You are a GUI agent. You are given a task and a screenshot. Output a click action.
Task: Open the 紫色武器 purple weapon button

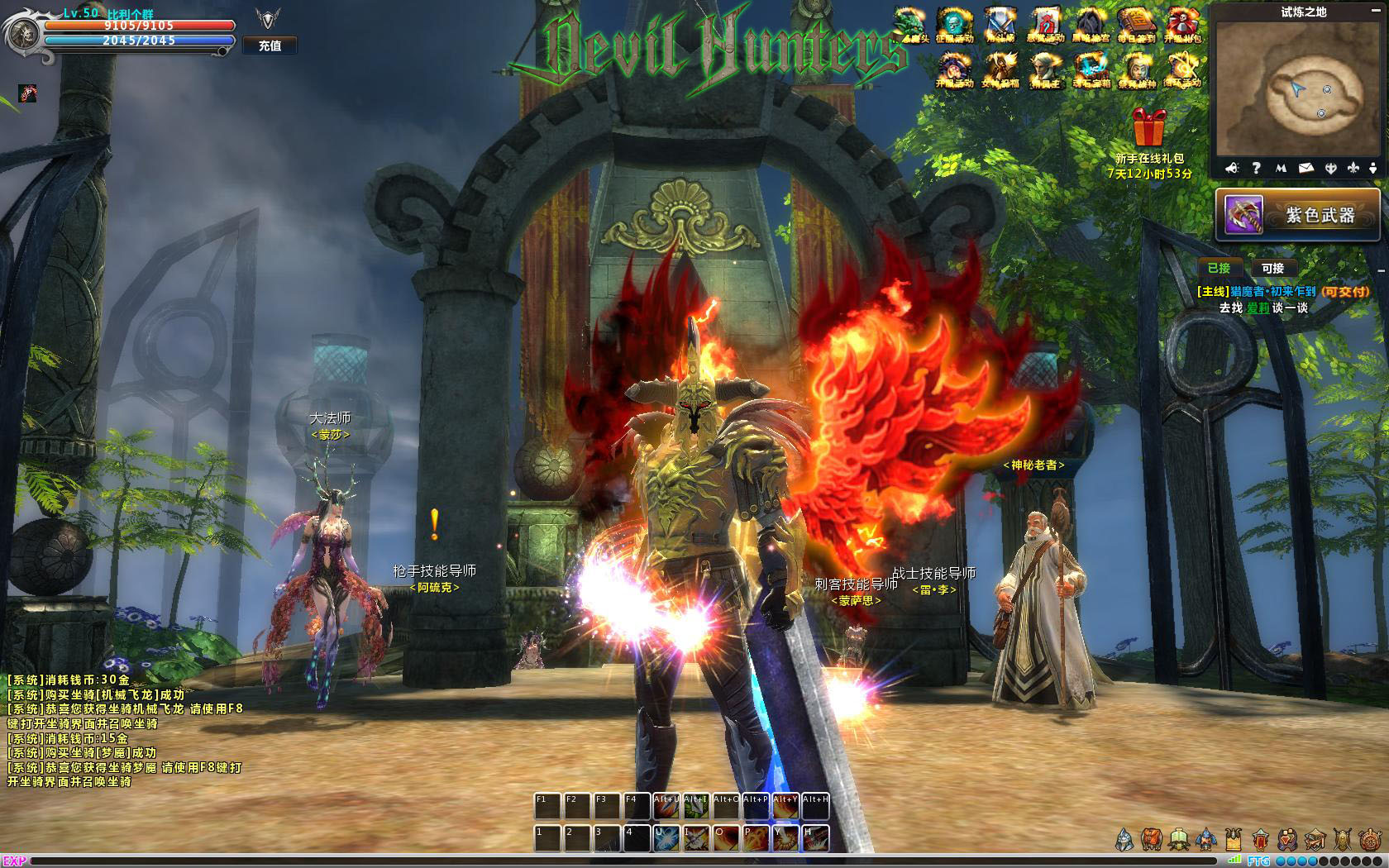coord(1297,215)
